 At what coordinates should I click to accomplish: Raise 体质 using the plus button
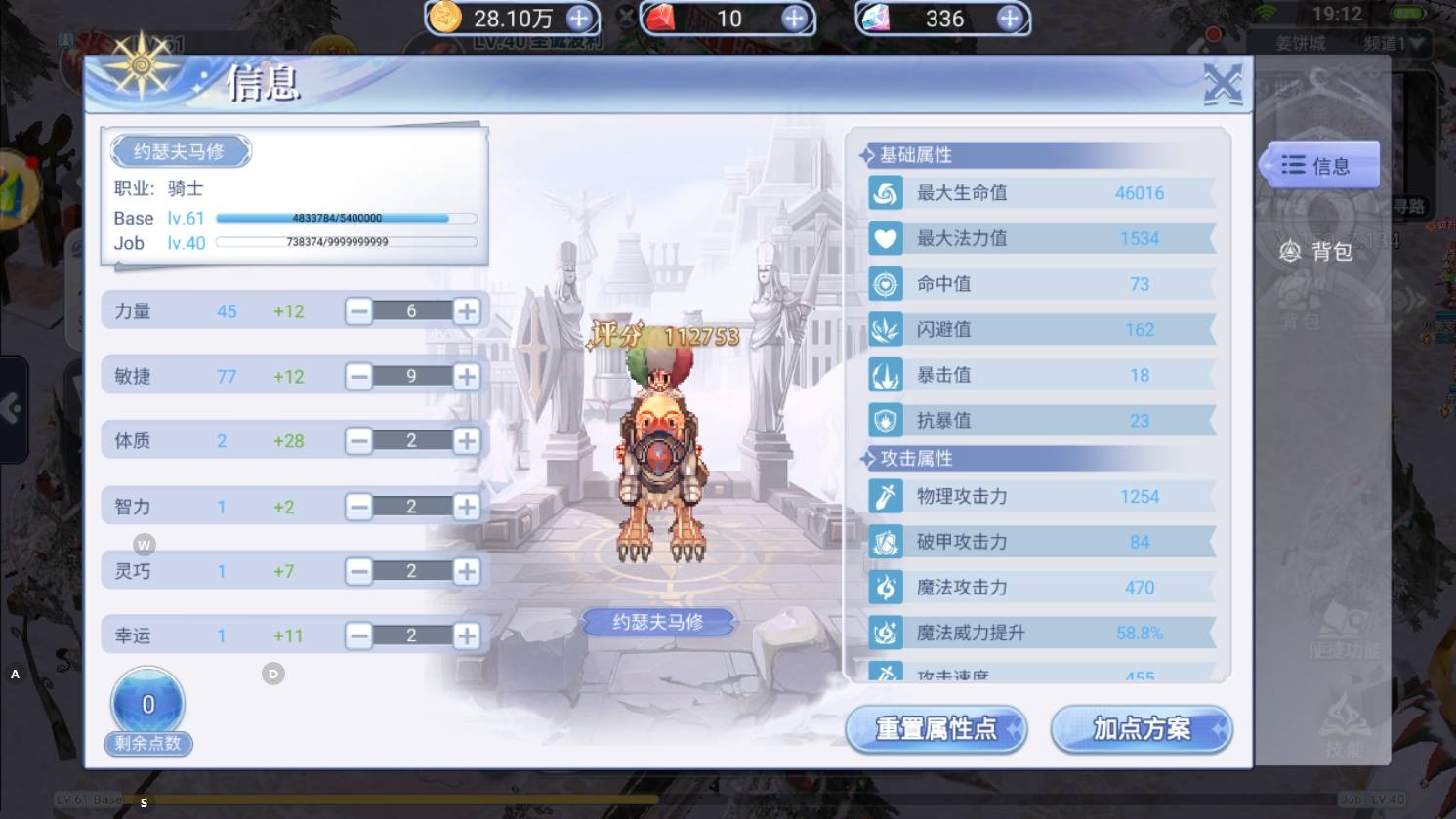coord(467,441)
